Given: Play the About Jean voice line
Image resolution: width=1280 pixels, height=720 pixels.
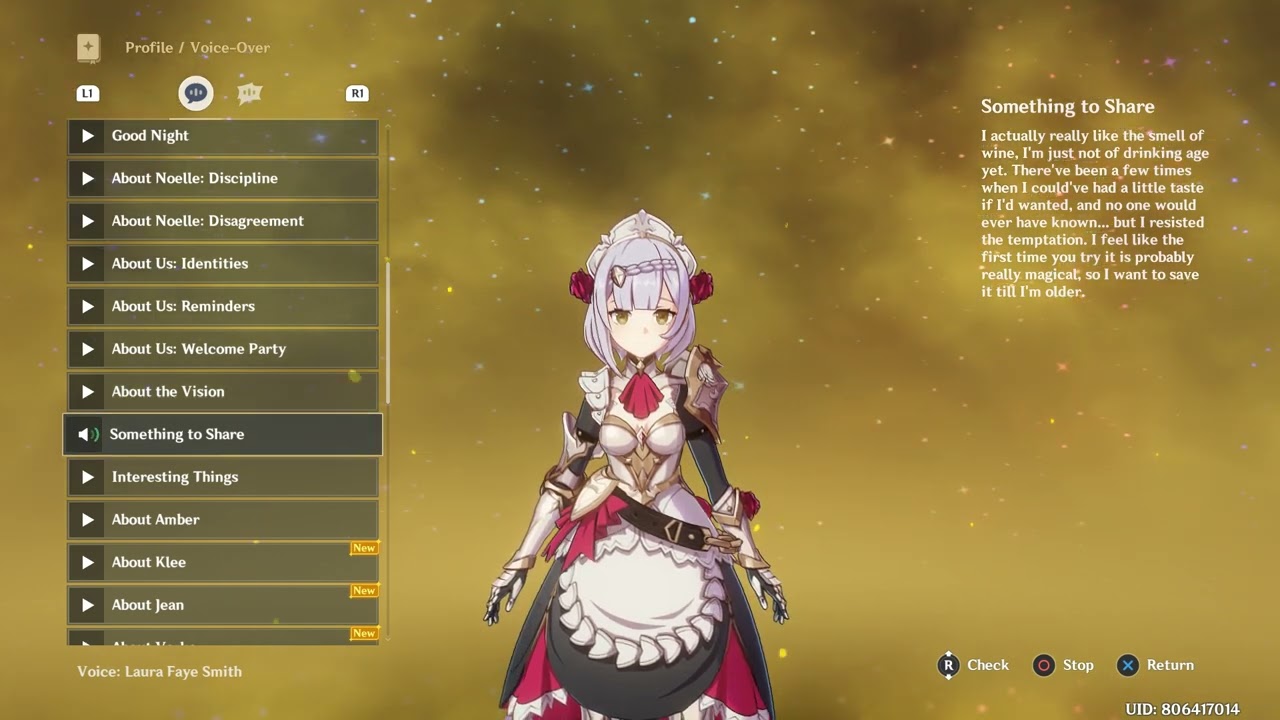Looking at the screenshot, I should (222, 605).
